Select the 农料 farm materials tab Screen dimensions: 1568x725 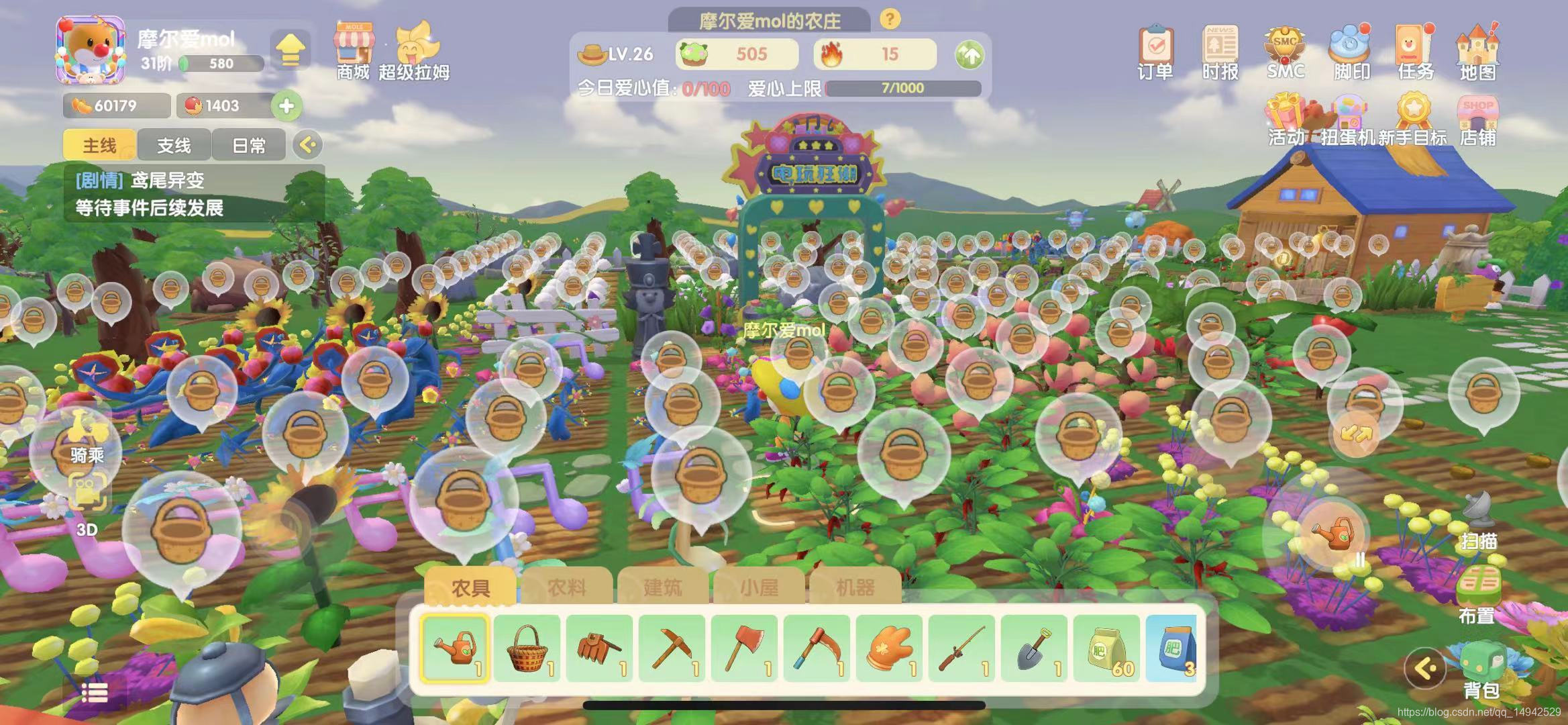click(566, 587)
